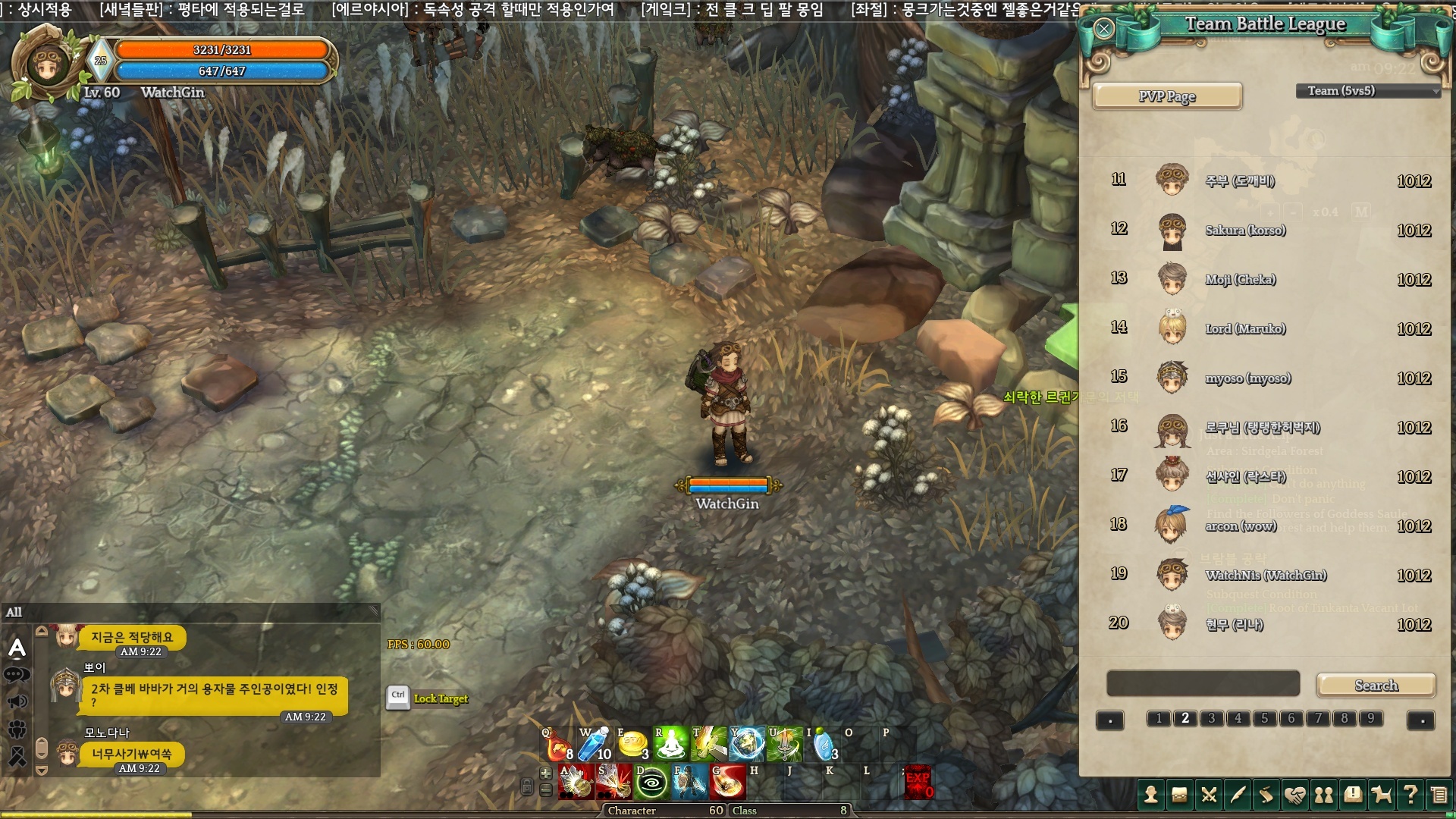Screen dimensions: 1456x819
Task: Switch chat to the megaphone shout channel
Action: coord(17,701)
